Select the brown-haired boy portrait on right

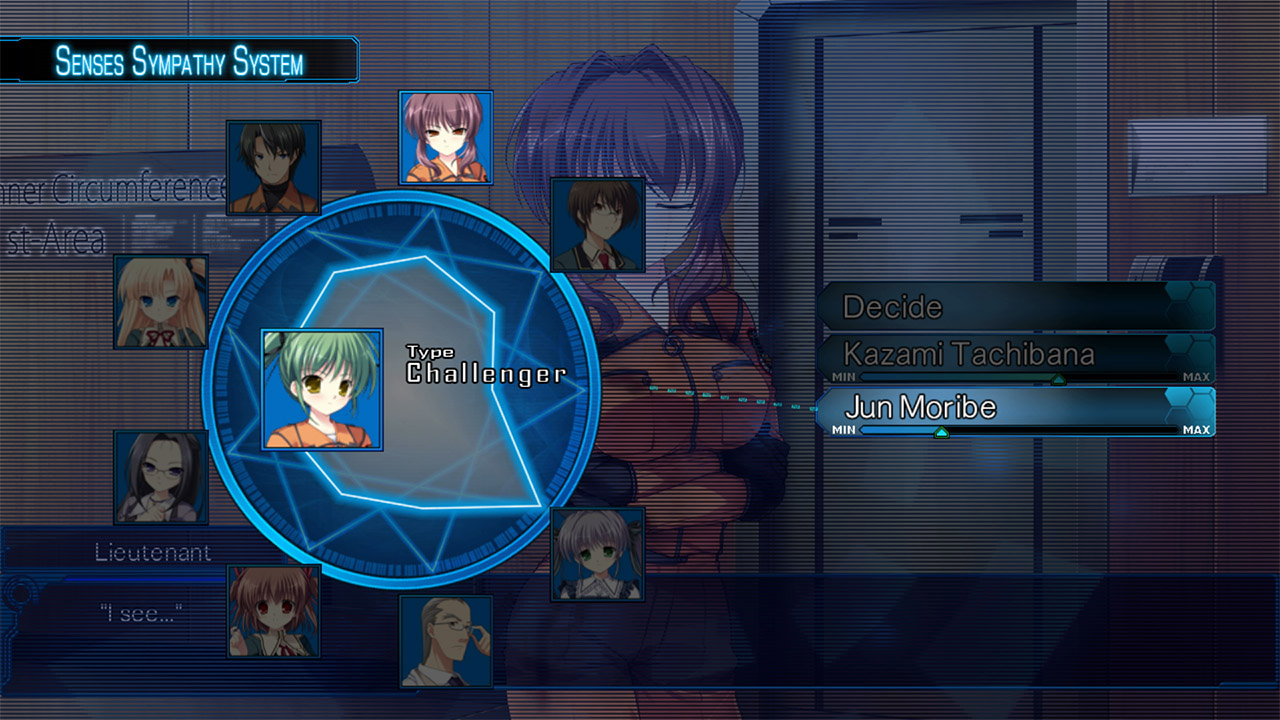point(597,227)
